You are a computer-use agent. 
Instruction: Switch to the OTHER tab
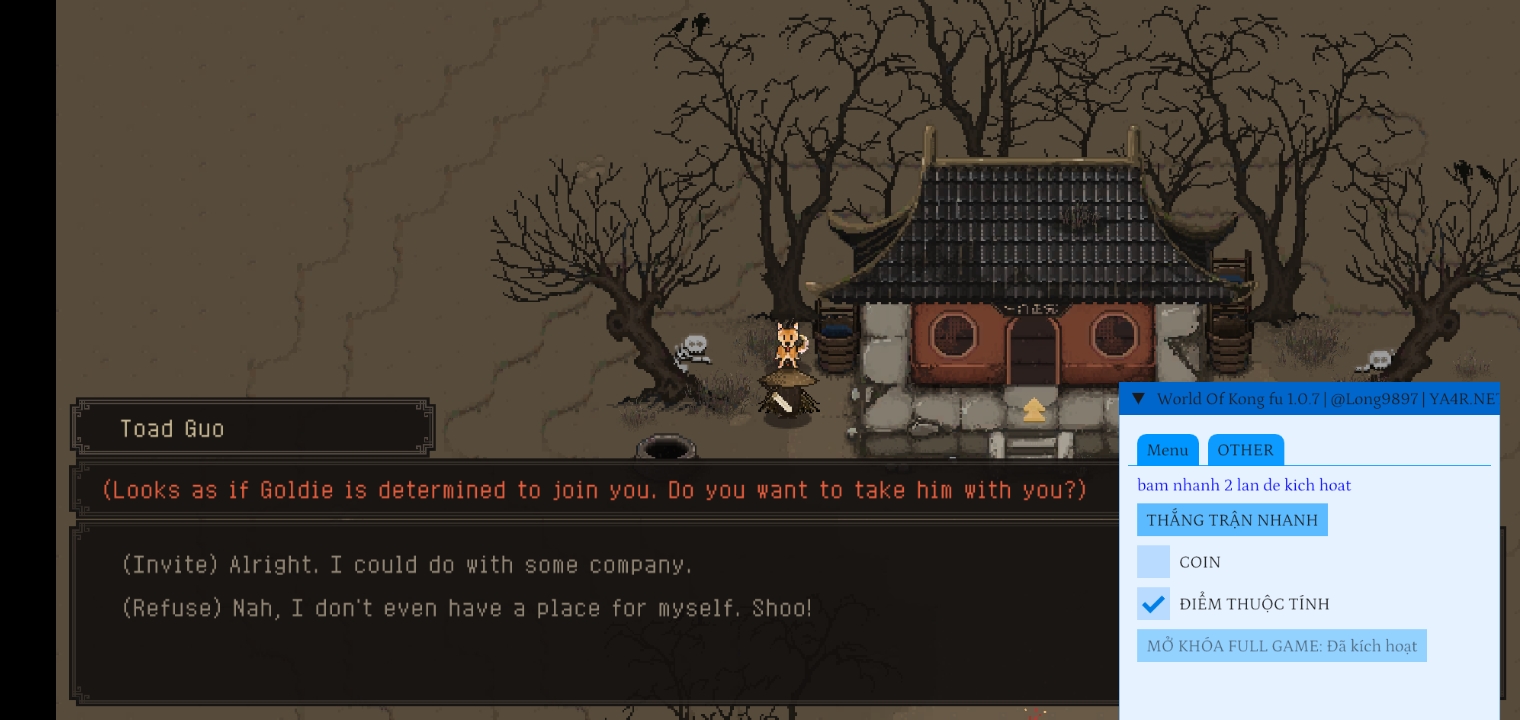1245,450
